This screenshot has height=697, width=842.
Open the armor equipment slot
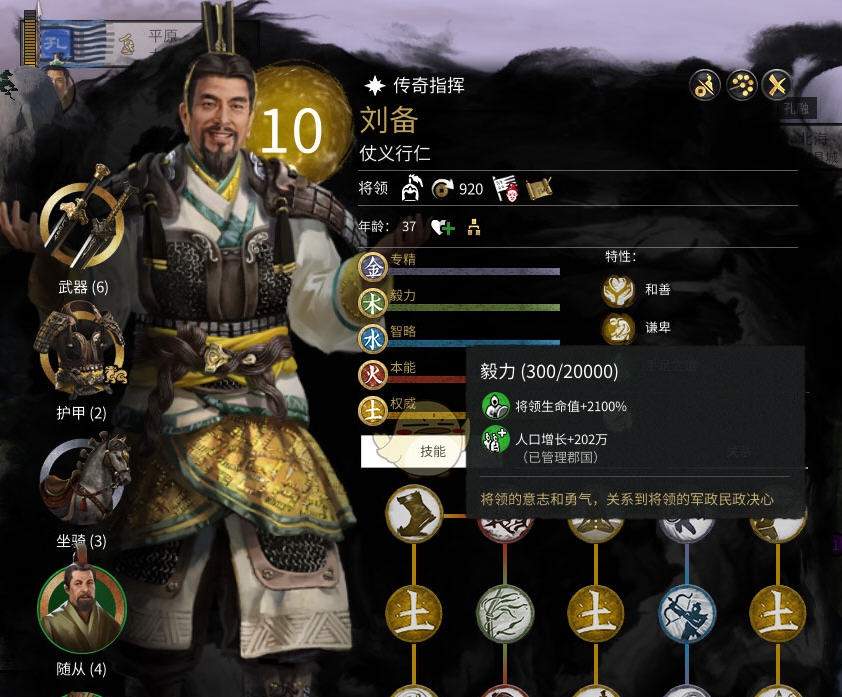click(x=82, y=351)
